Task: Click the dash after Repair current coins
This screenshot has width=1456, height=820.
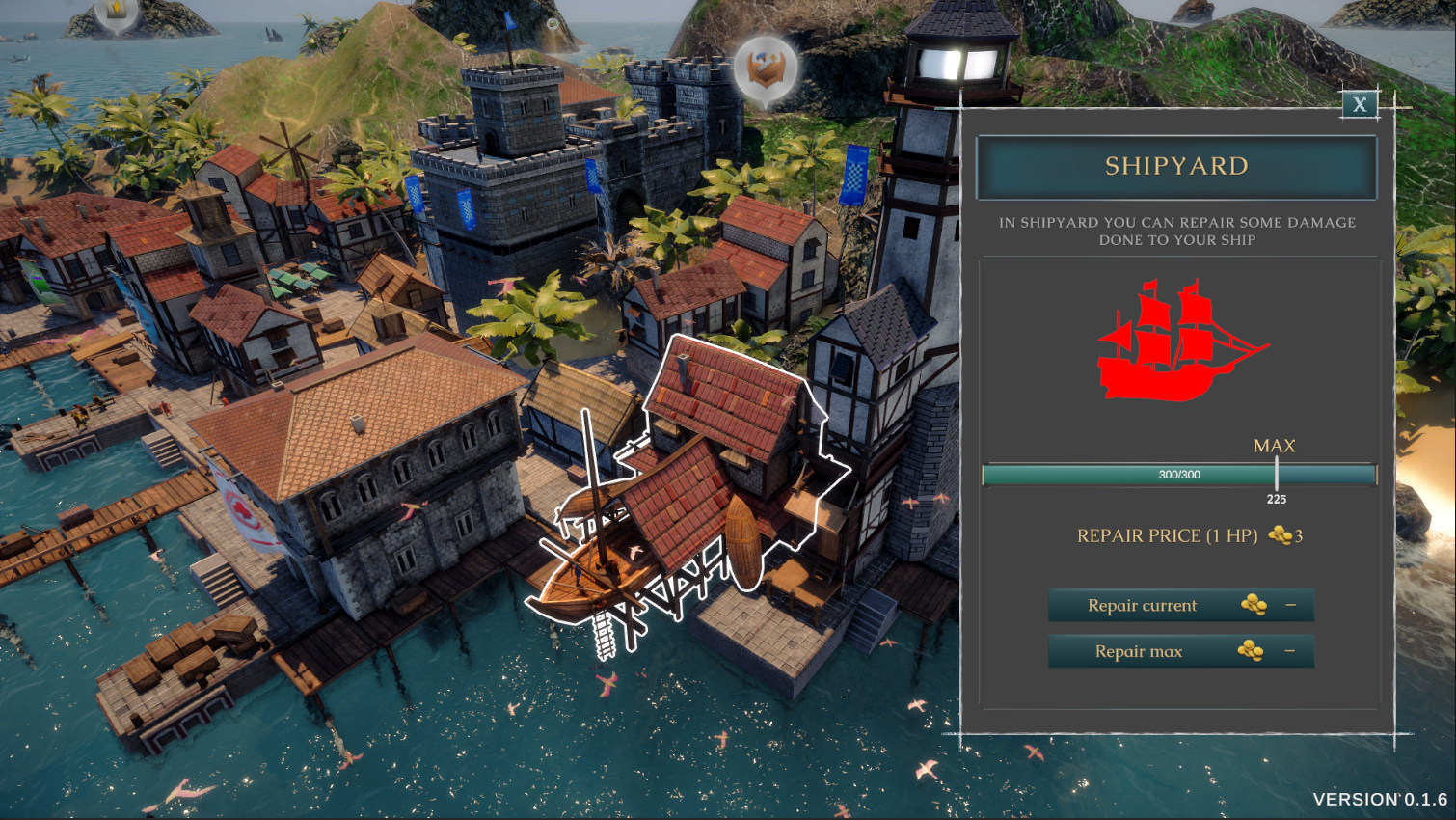Action: [x=1291, y=605]
